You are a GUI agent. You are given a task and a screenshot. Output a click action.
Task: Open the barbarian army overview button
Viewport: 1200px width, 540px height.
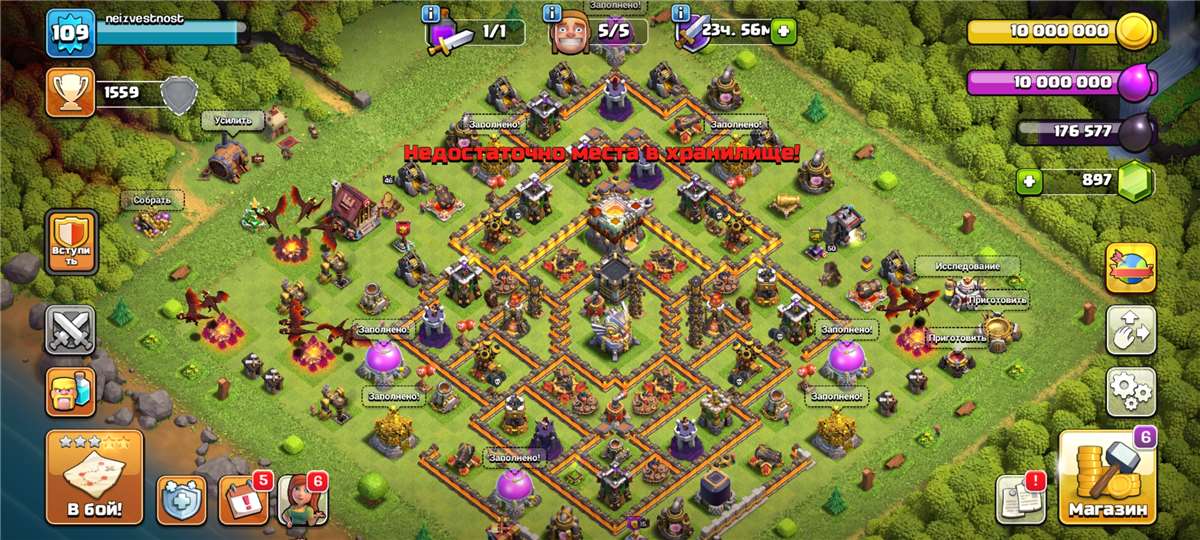pyautogui.click(x=71, y=391)
